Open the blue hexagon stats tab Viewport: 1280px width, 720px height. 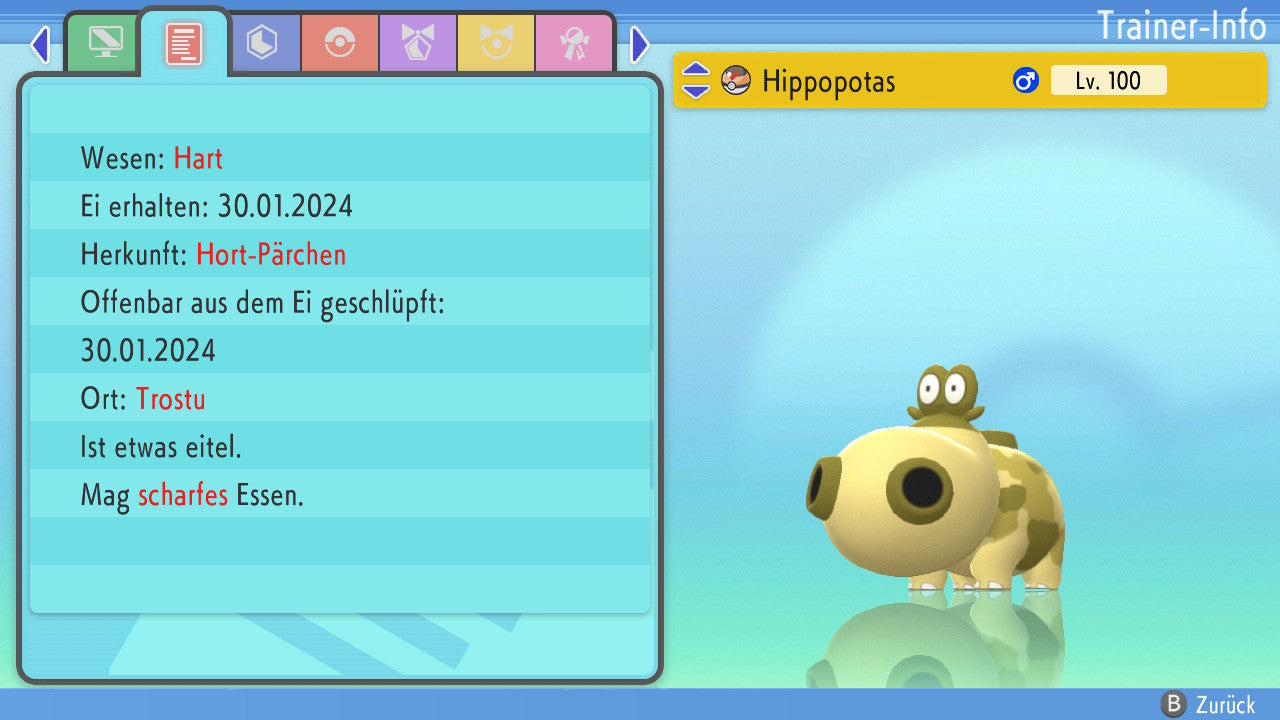(262, 44)
